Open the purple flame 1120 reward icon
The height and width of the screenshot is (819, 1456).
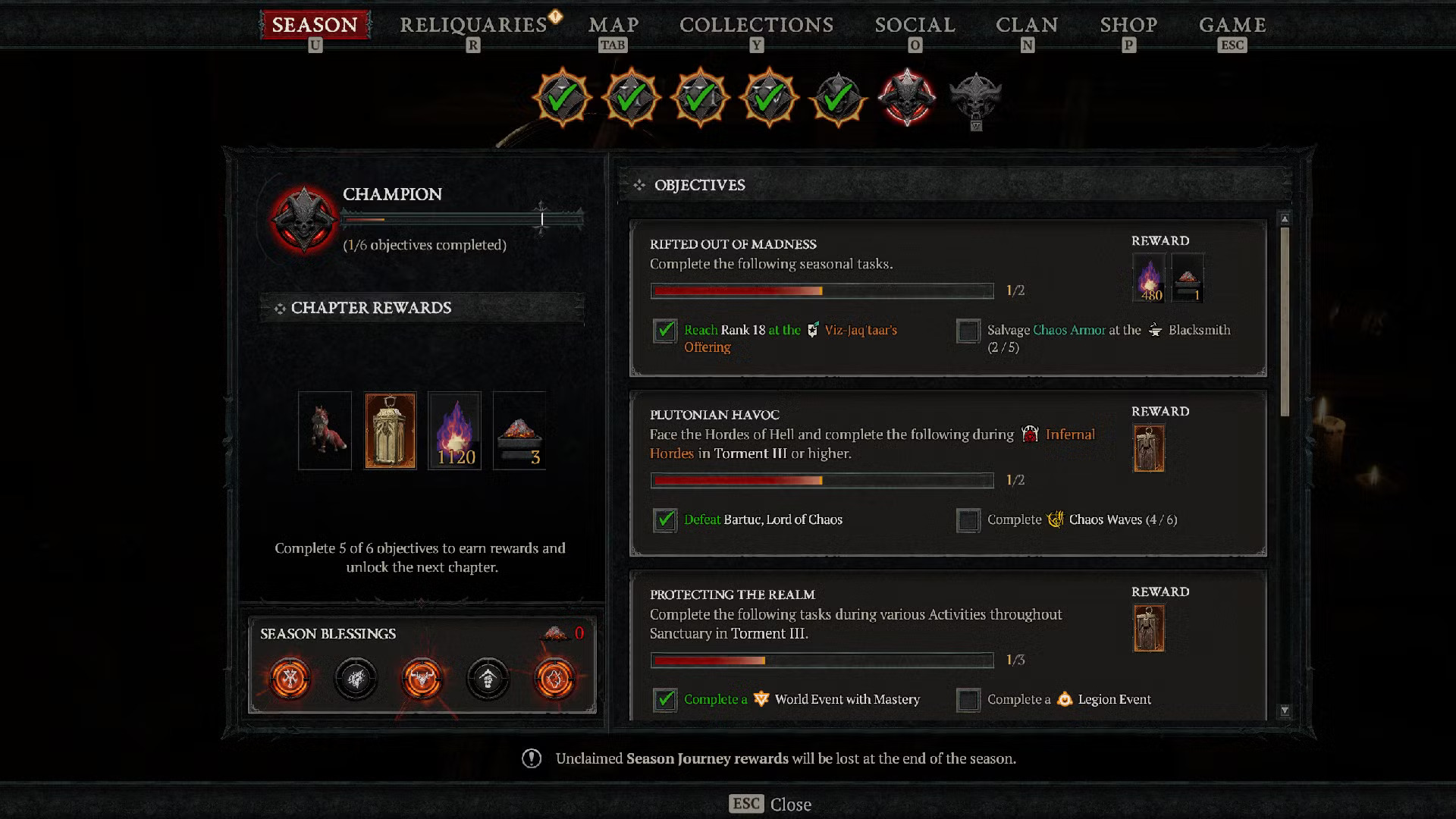click(x=455, y=430)
